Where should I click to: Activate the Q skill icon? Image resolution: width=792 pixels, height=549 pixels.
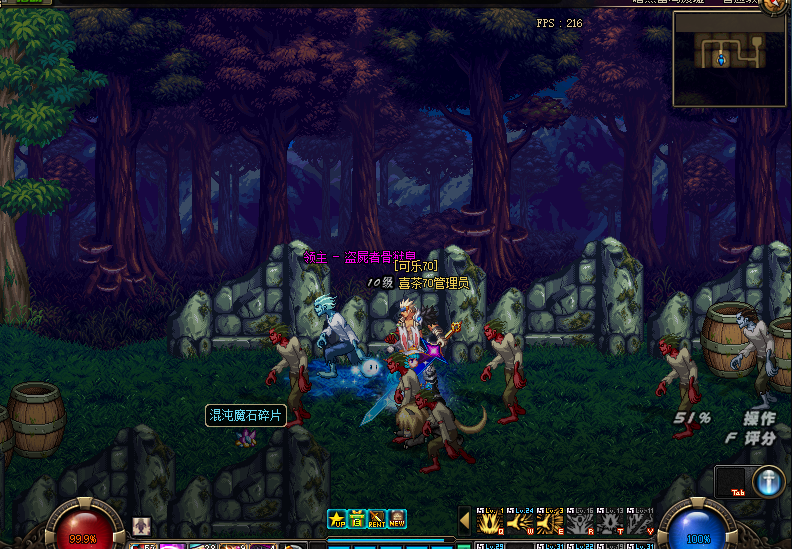tap(489, 520)
